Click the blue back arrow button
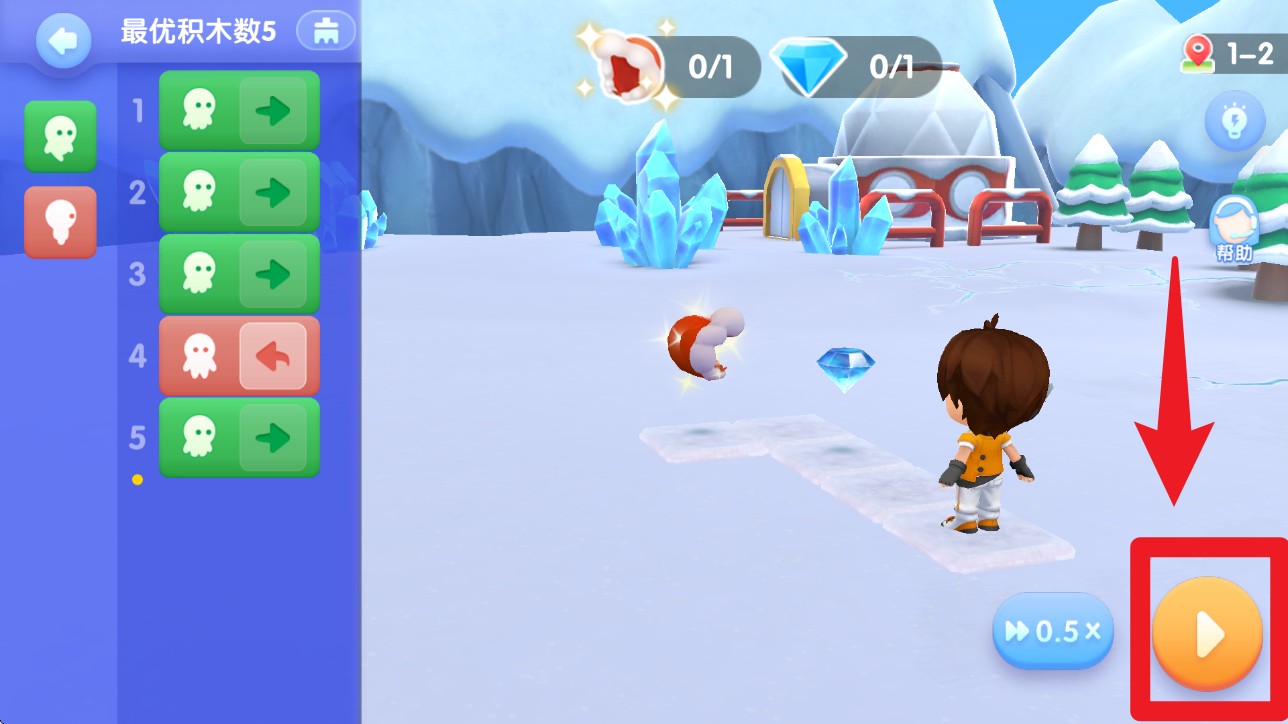 63,41
